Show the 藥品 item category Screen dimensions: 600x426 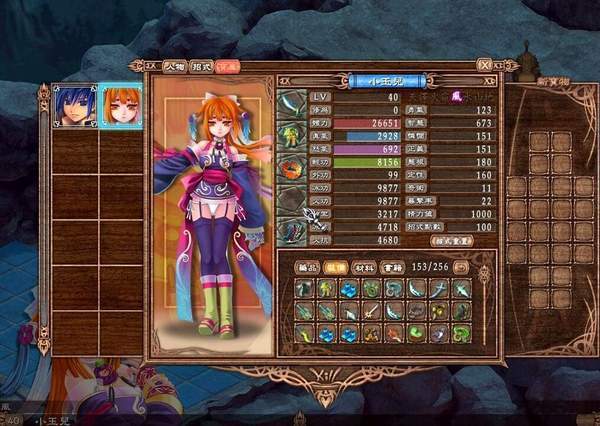[x=308, y=267]
